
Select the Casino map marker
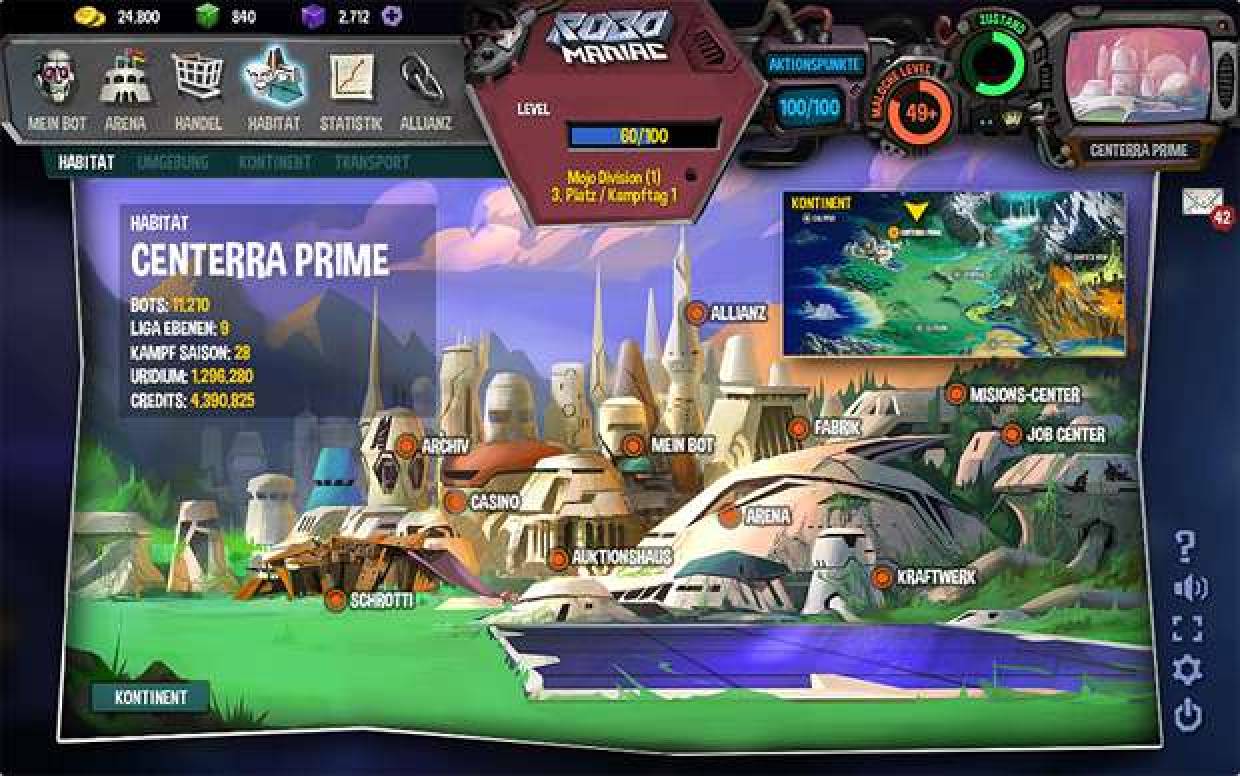(456, 502)
